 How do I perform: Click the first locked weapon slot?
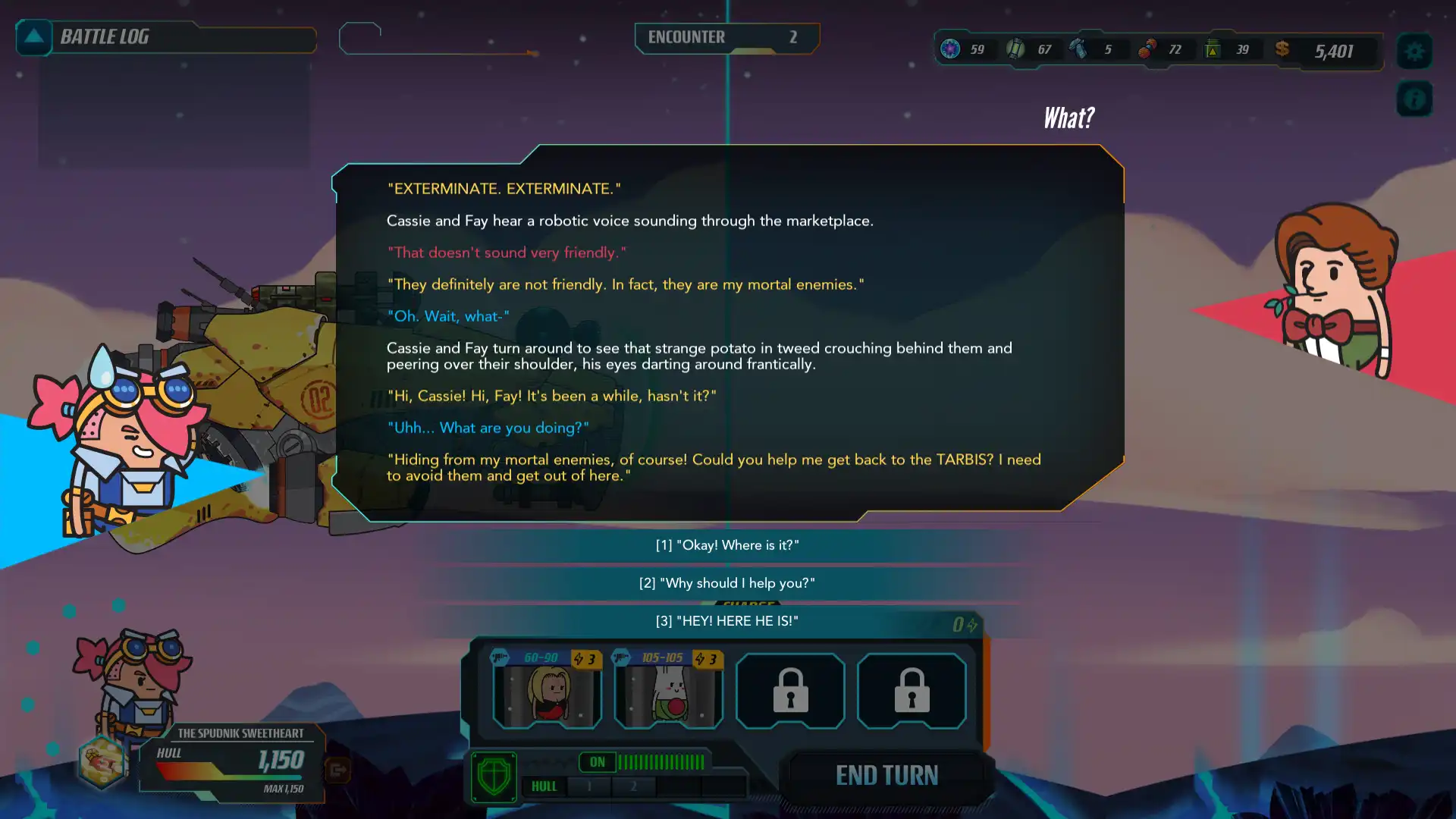tap(790, 691)
